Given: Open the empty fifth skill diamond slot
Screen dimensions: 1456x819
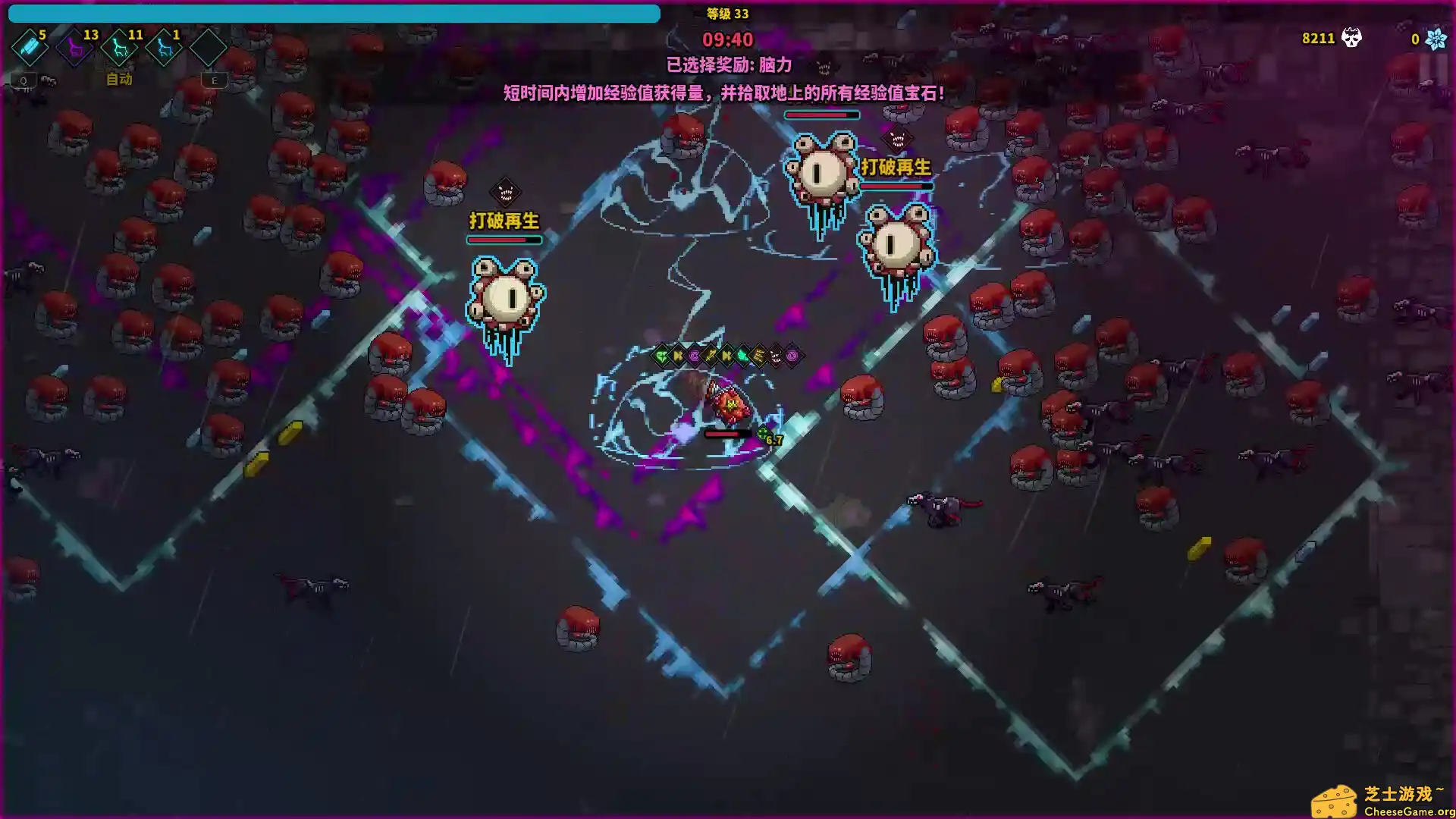Looking at the screenshot, I should 207,47.
